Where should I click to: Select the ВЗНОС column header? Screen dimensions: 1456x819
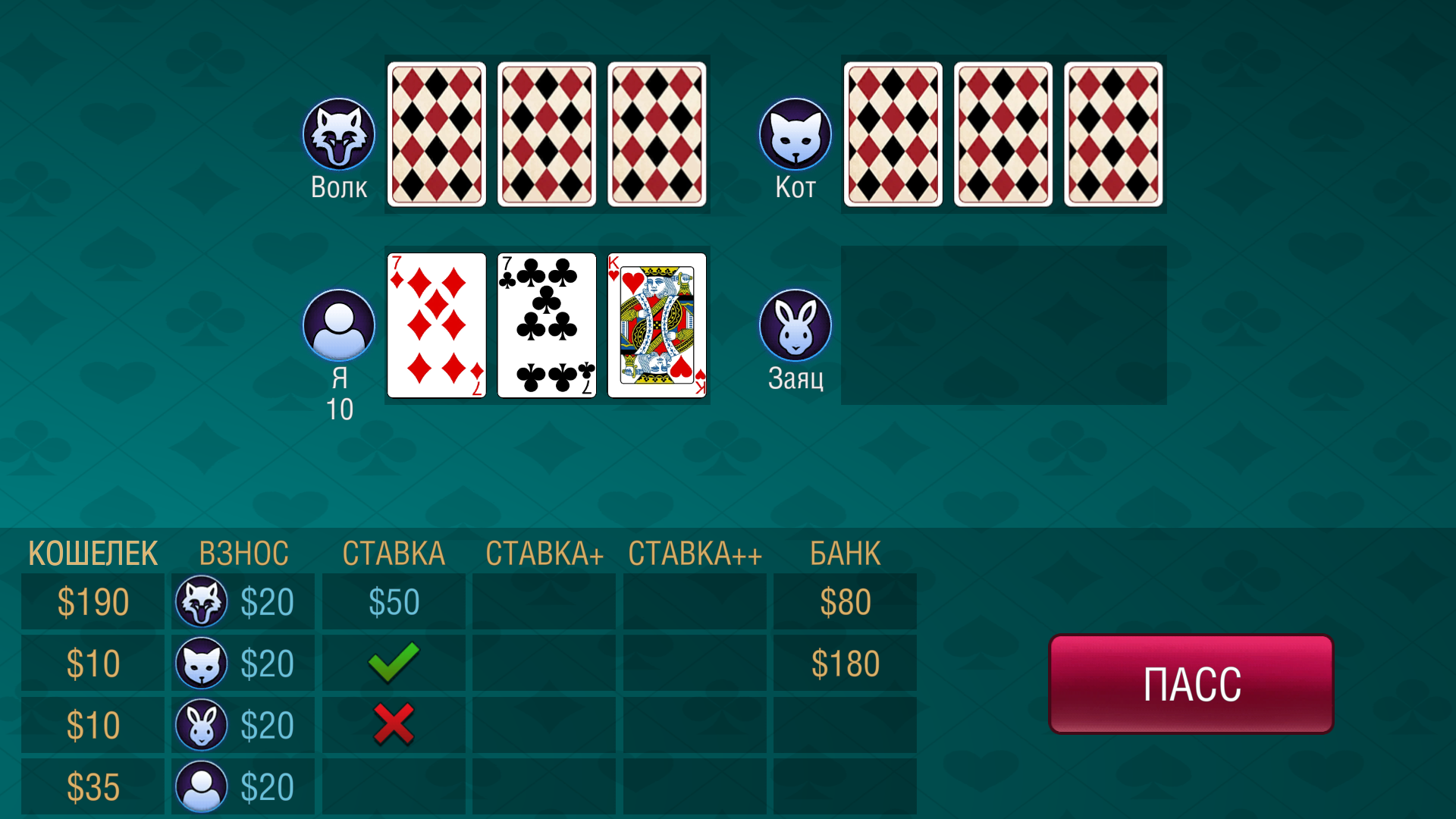243,554
